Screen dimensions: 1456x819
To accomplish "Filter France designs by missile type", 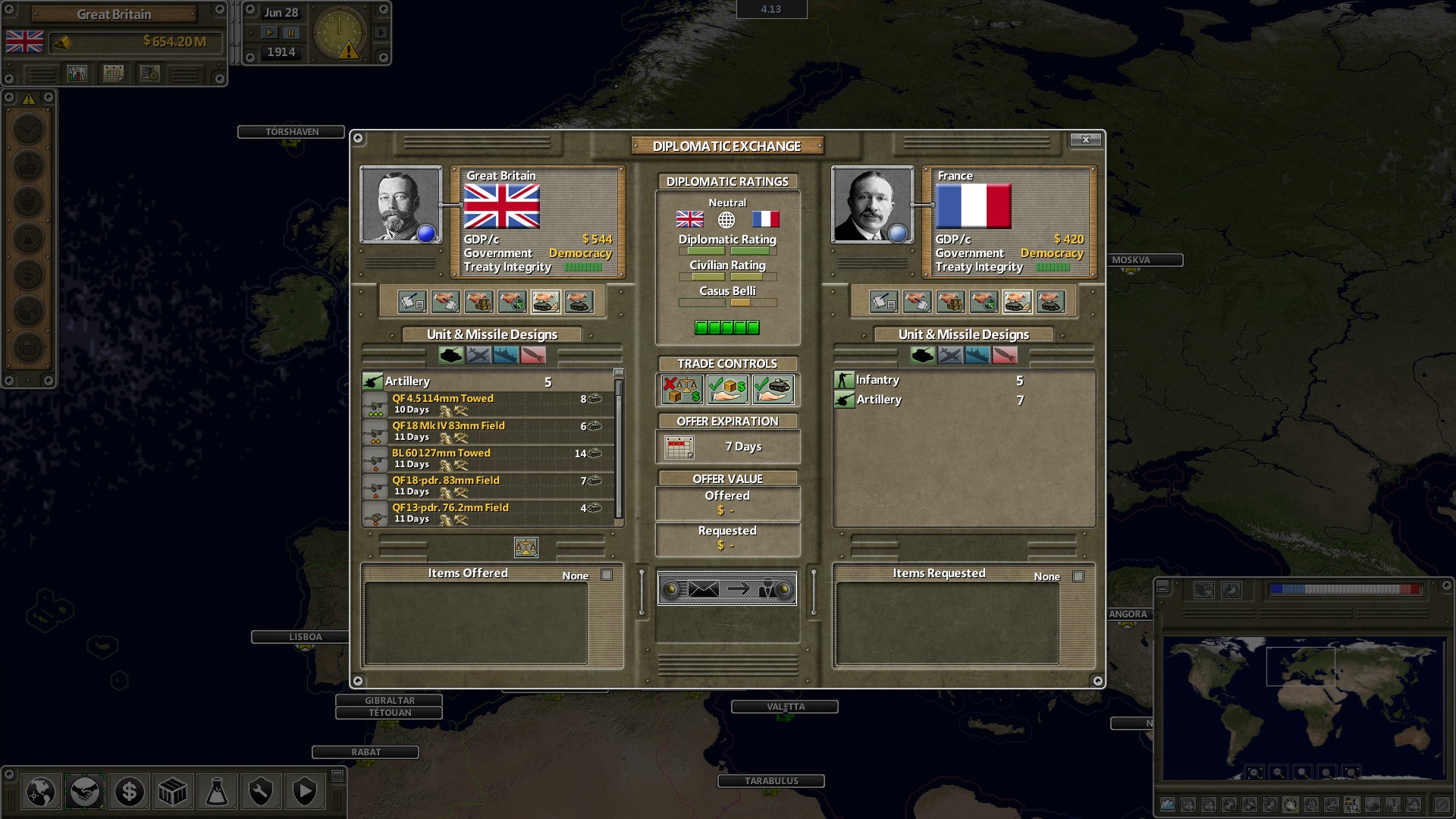I will (x=1005, y=355).
